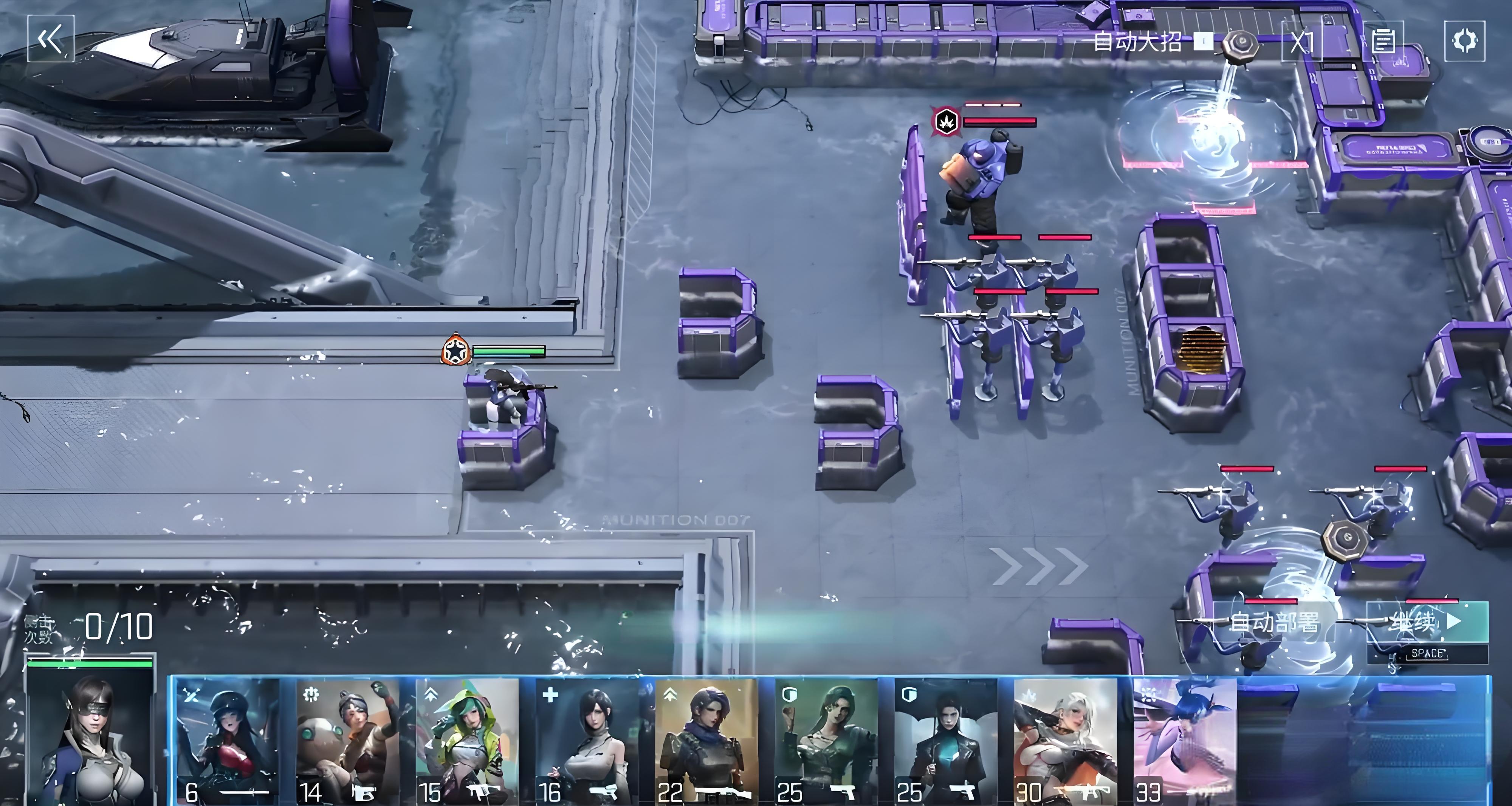Click the 继续 continue button

1426,622
